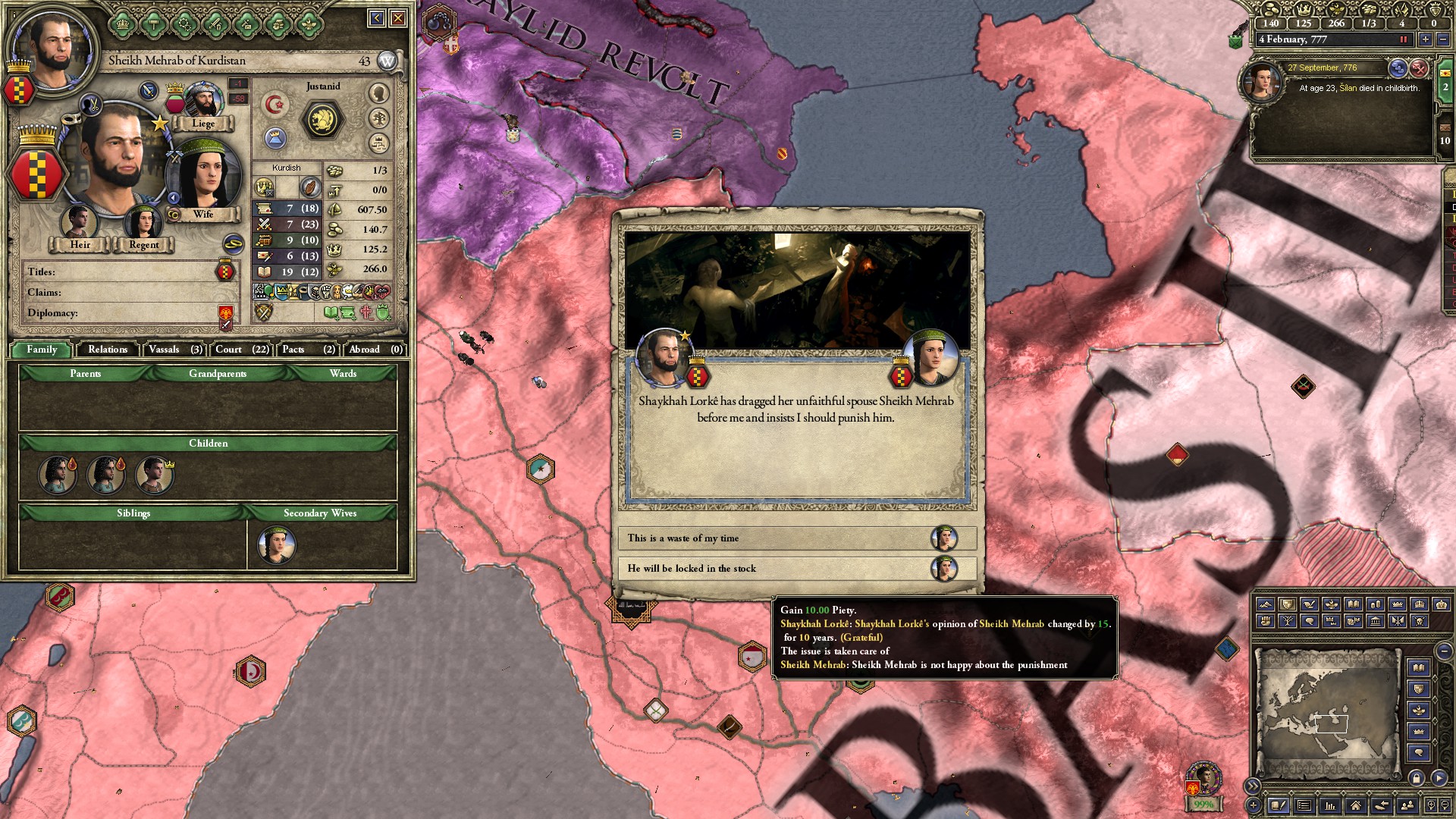
Task: Select the terrain mapmode icon
Action: (1266, 604)
